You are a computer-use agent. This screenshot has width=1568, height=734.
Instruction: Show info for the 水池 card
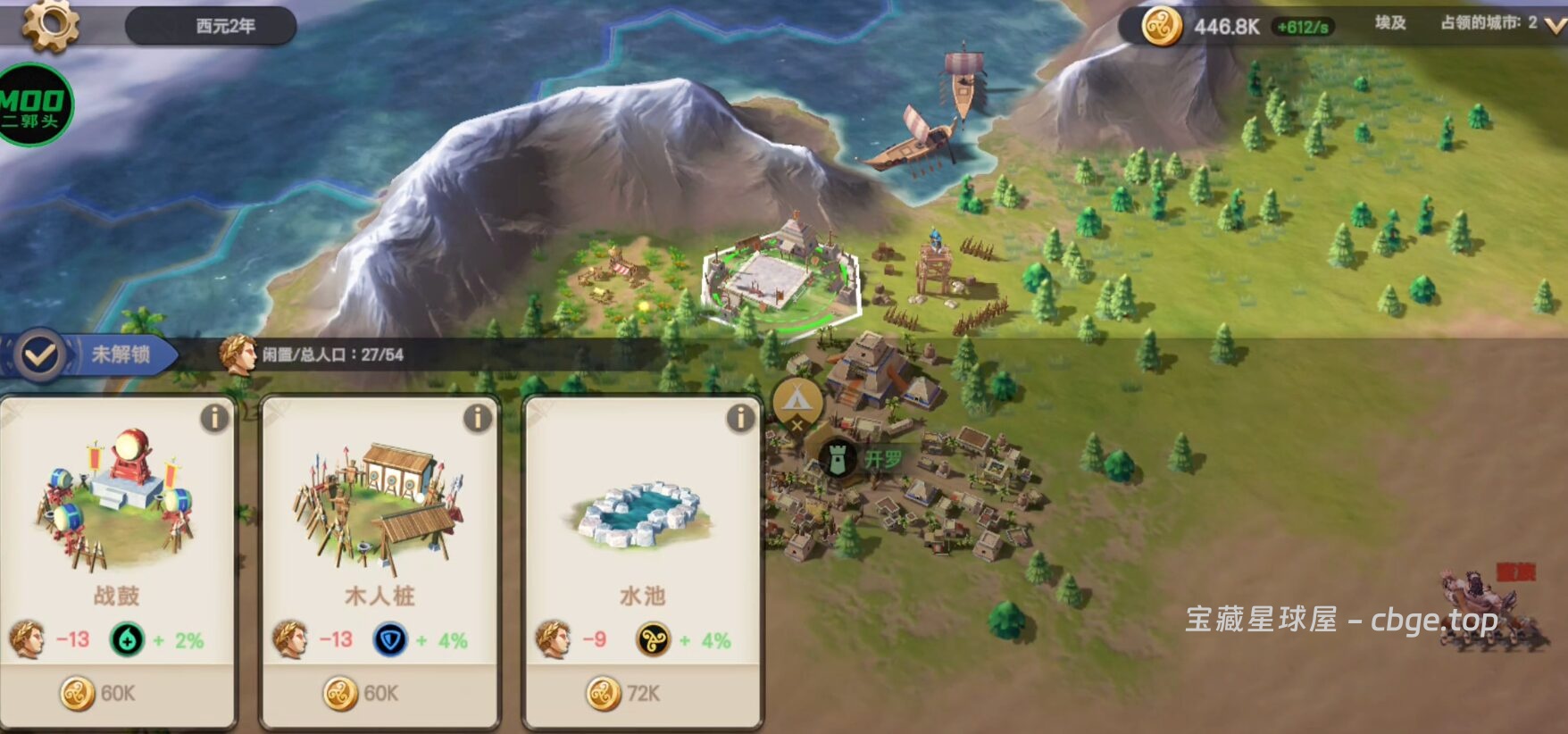tap(740, 418)
